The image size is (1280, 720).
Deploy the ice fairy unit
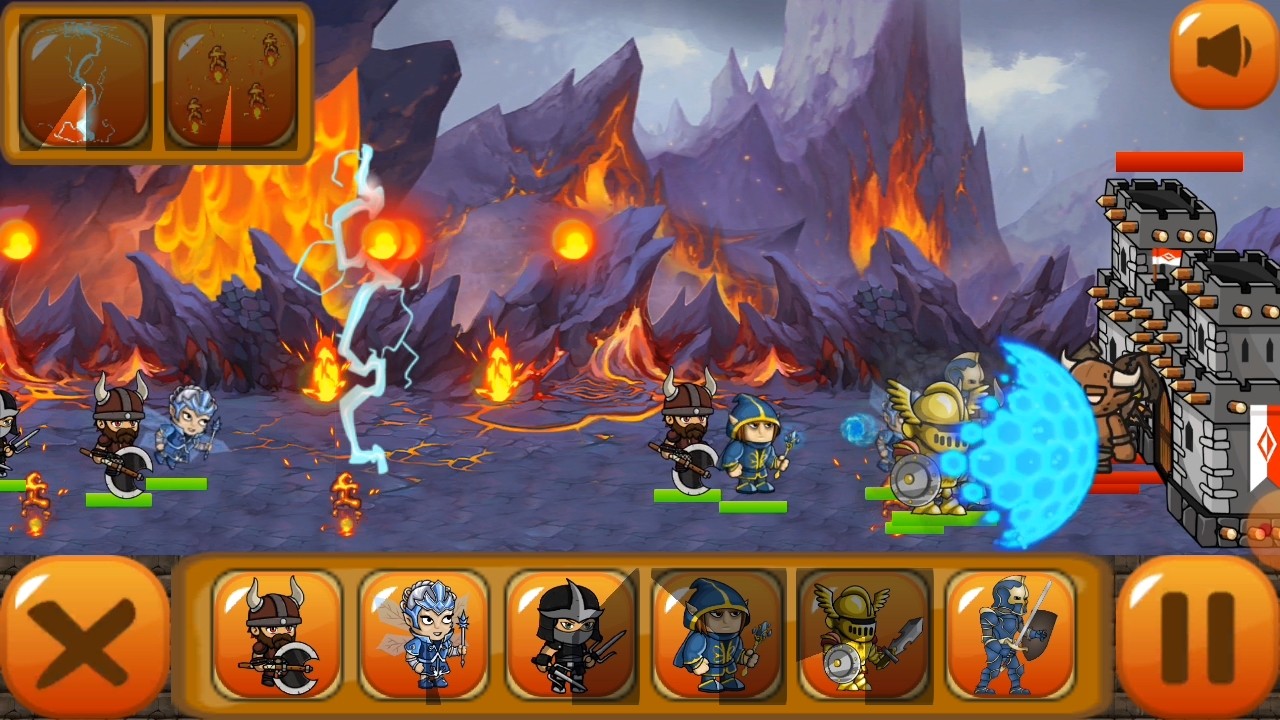point(424,634)
